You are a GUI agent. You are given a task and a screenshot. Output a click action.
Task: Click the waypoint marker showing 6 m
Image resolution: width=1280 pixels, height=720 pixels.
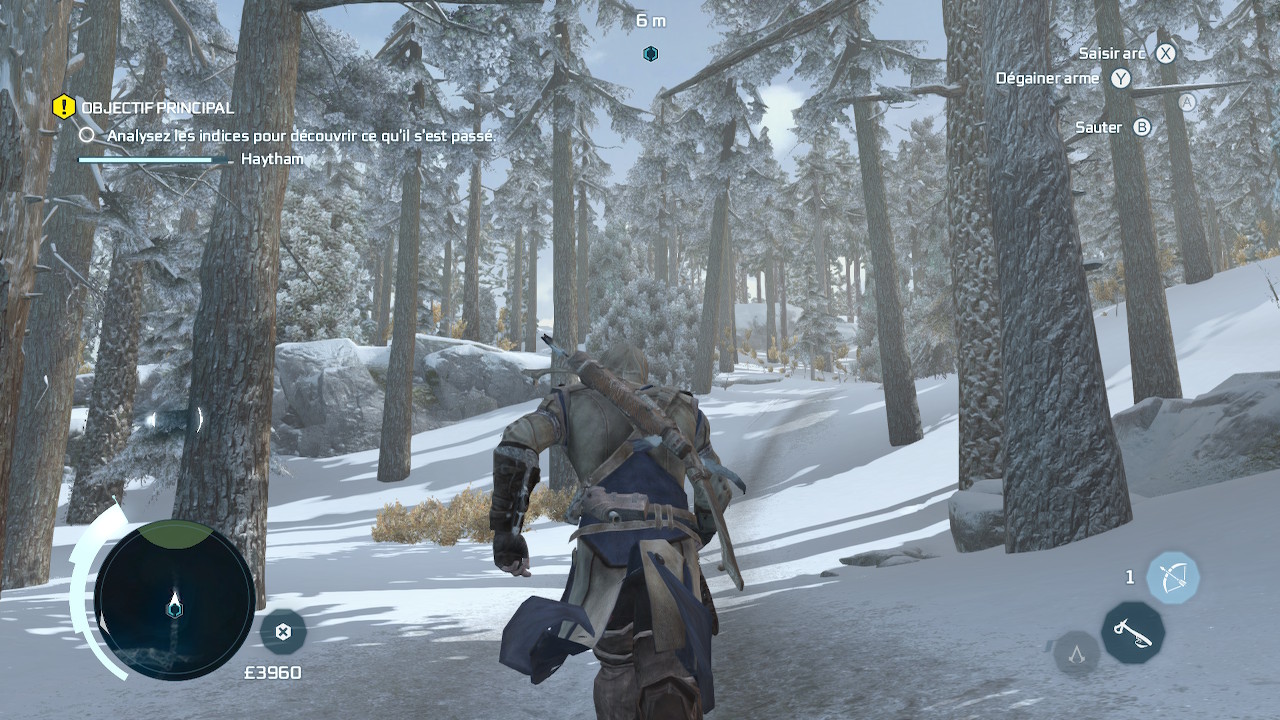tap(650, 53)
